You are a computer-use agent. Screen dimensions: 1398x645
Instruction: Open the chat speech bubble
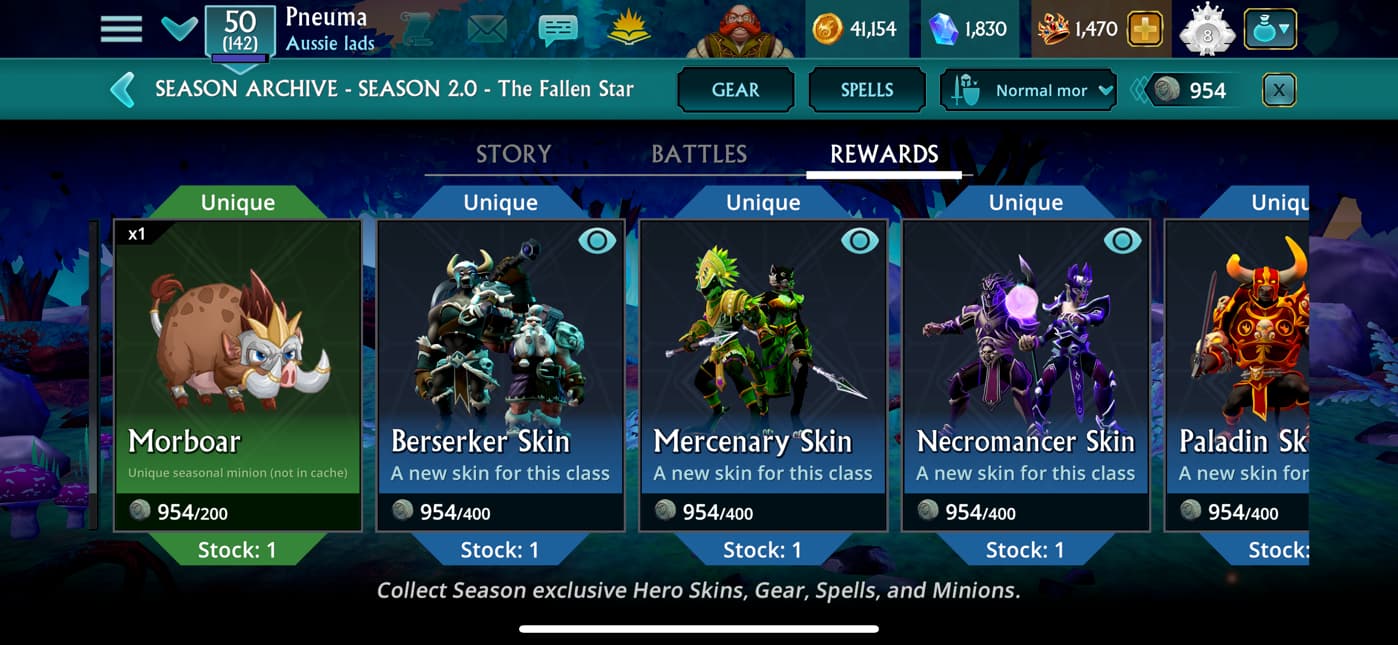coord(557,29)
